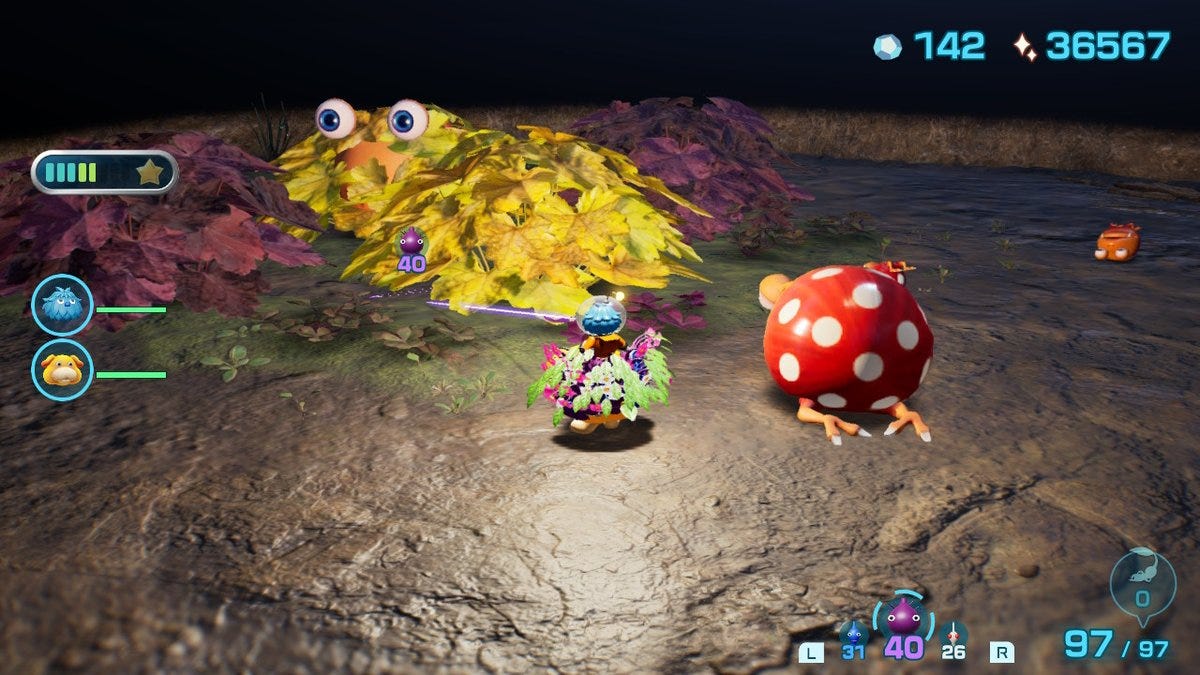Viewport: 1200px width, 675px height.
Task: Switch to White Pikmin squad icon
Action: pyautogui.click(x=953, y=635)
